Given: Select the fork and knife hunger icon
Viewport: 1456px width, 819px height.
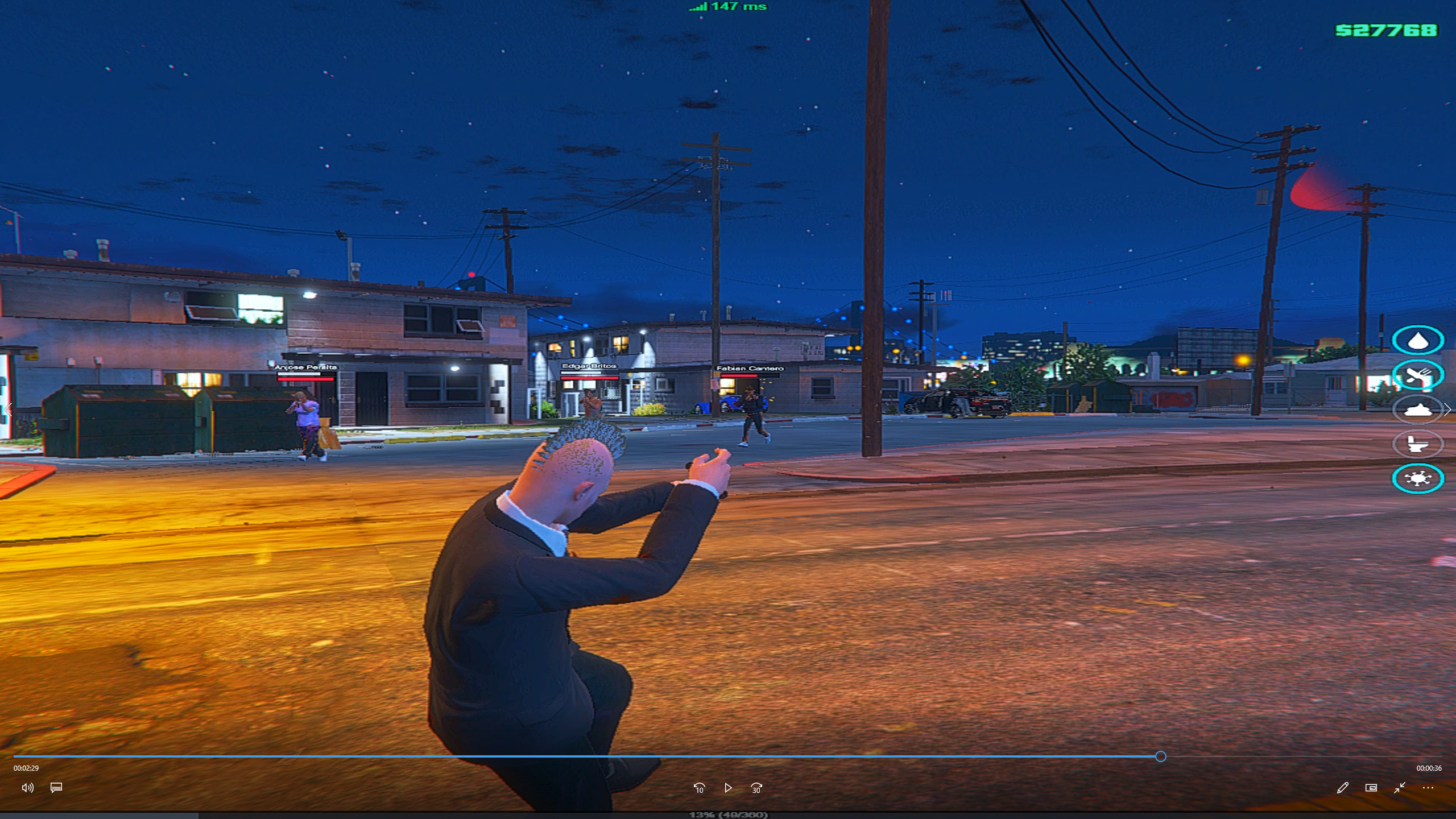Looking at the screenshot, I should click(1417, 375).
